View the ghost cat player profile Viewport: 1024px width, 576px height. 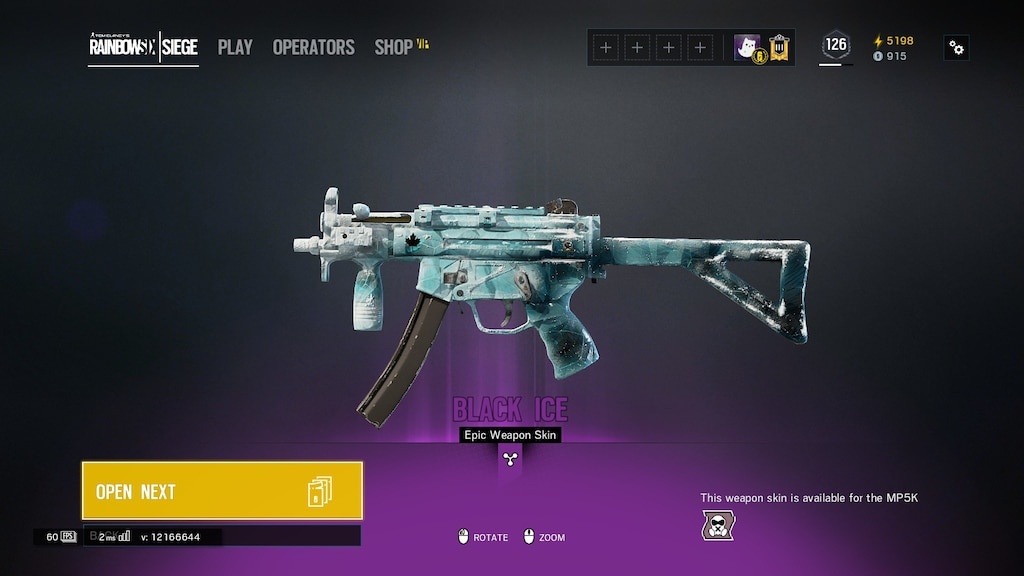(x=746, y=47)
